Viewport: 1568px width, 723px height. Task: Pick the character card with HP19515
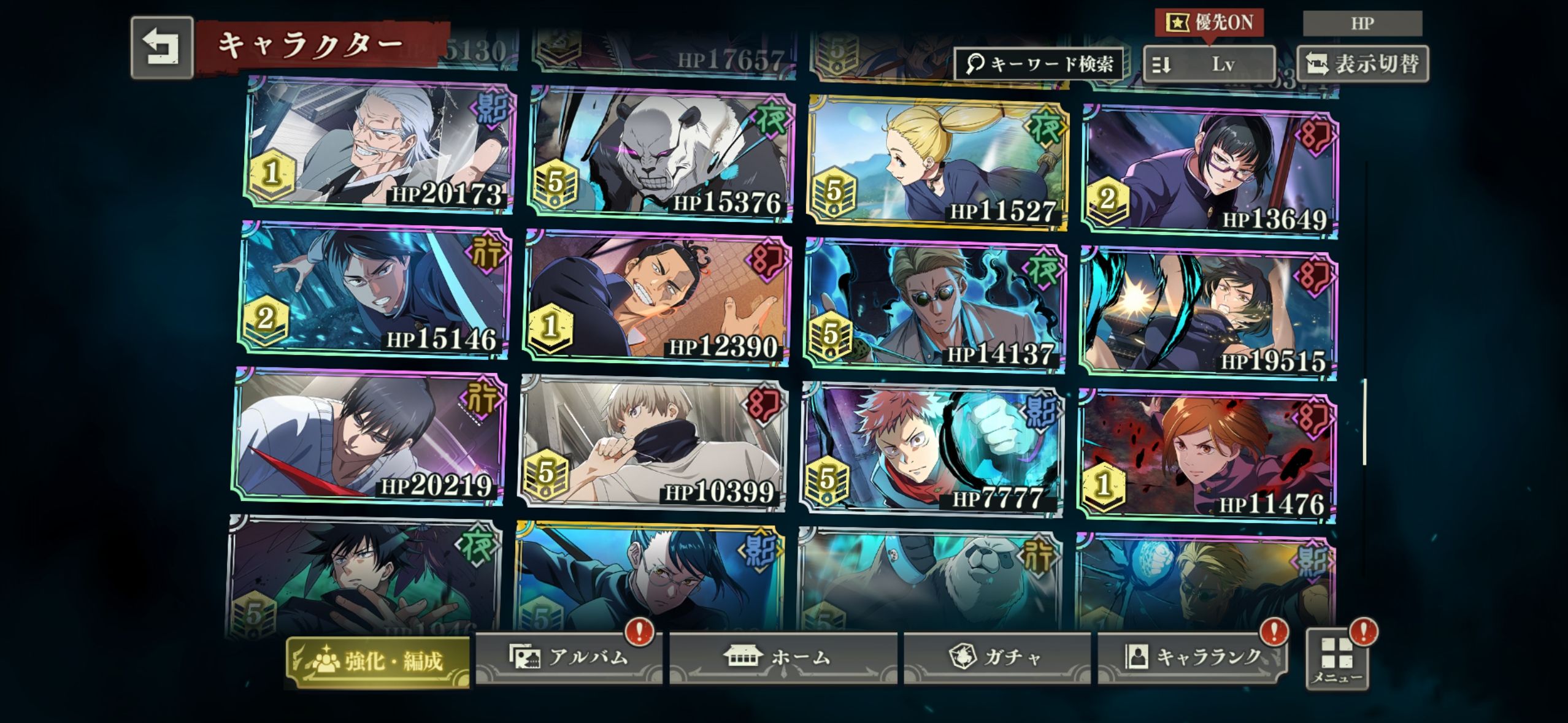tap(1208, 313)
